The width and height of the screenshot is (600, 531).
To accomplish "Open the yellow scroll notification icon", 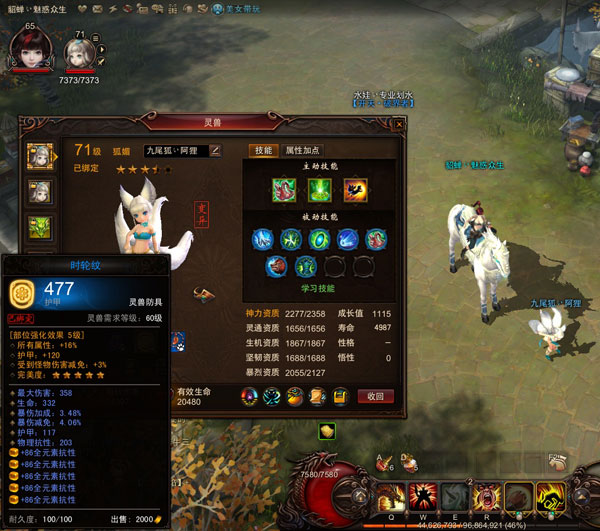I will (327, 431).
